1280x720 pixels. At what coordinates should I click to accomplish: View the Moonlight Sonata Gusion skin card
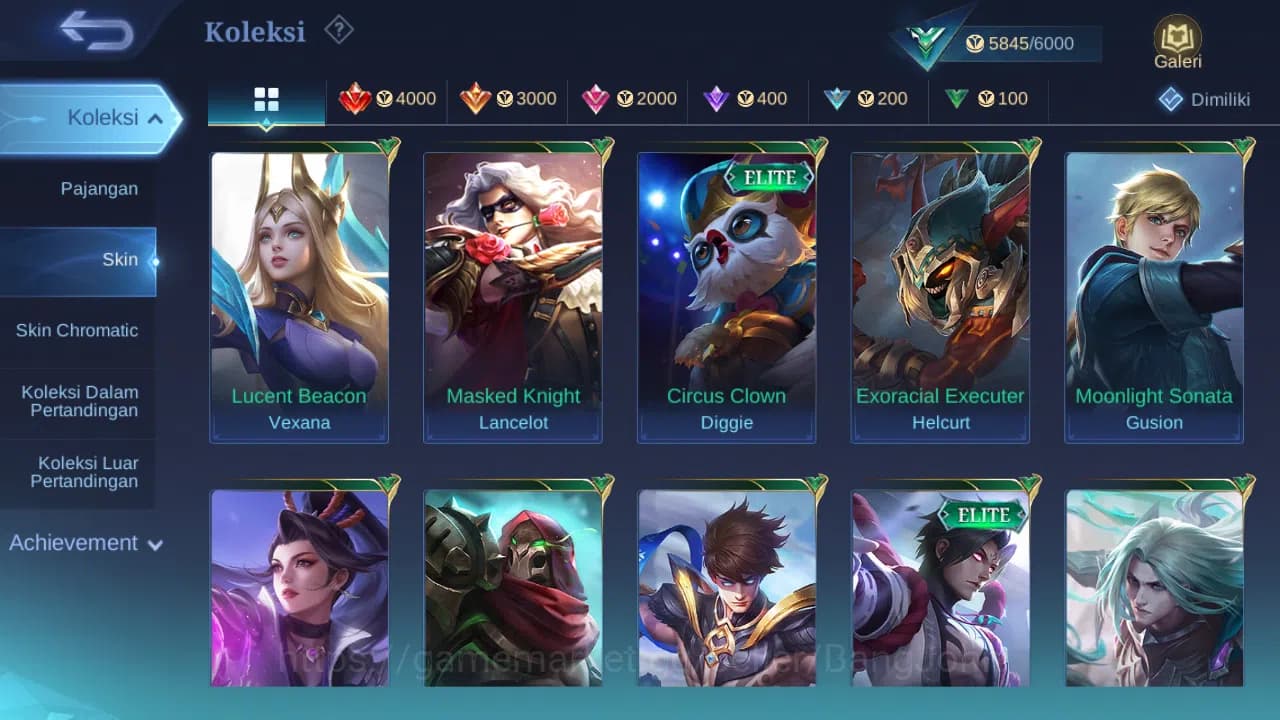[x=1154, y=290]
